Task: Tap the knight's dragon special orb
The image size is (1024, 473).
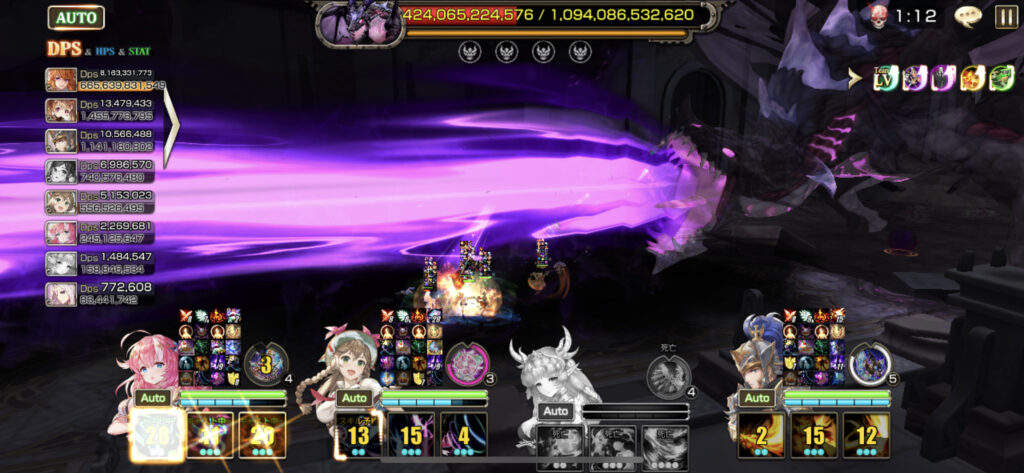Action: pyautogui.click(x=869, y=364)
